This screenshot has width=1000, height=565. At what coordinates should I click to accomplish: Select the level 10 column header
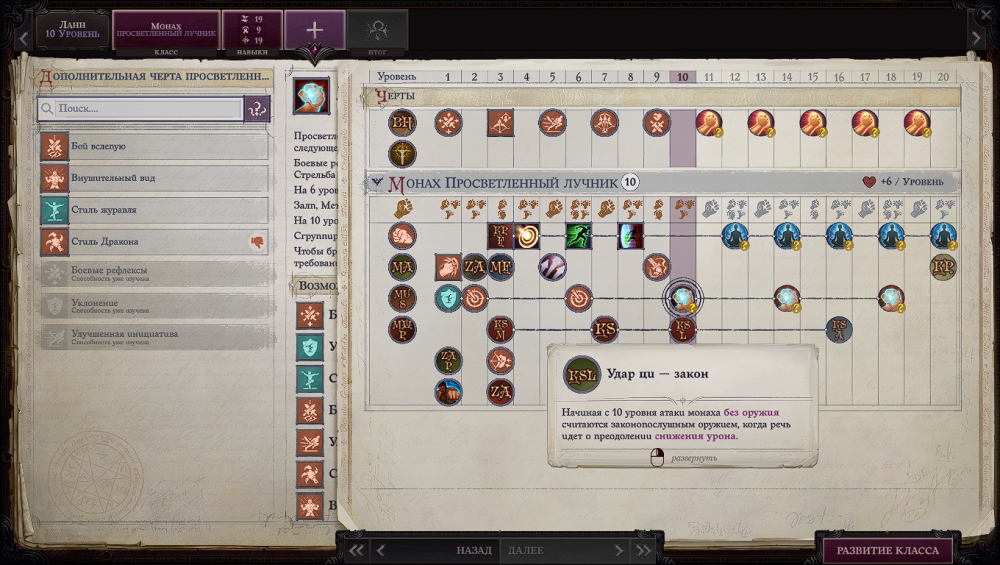pyautogui.click(x=682, y=77)
